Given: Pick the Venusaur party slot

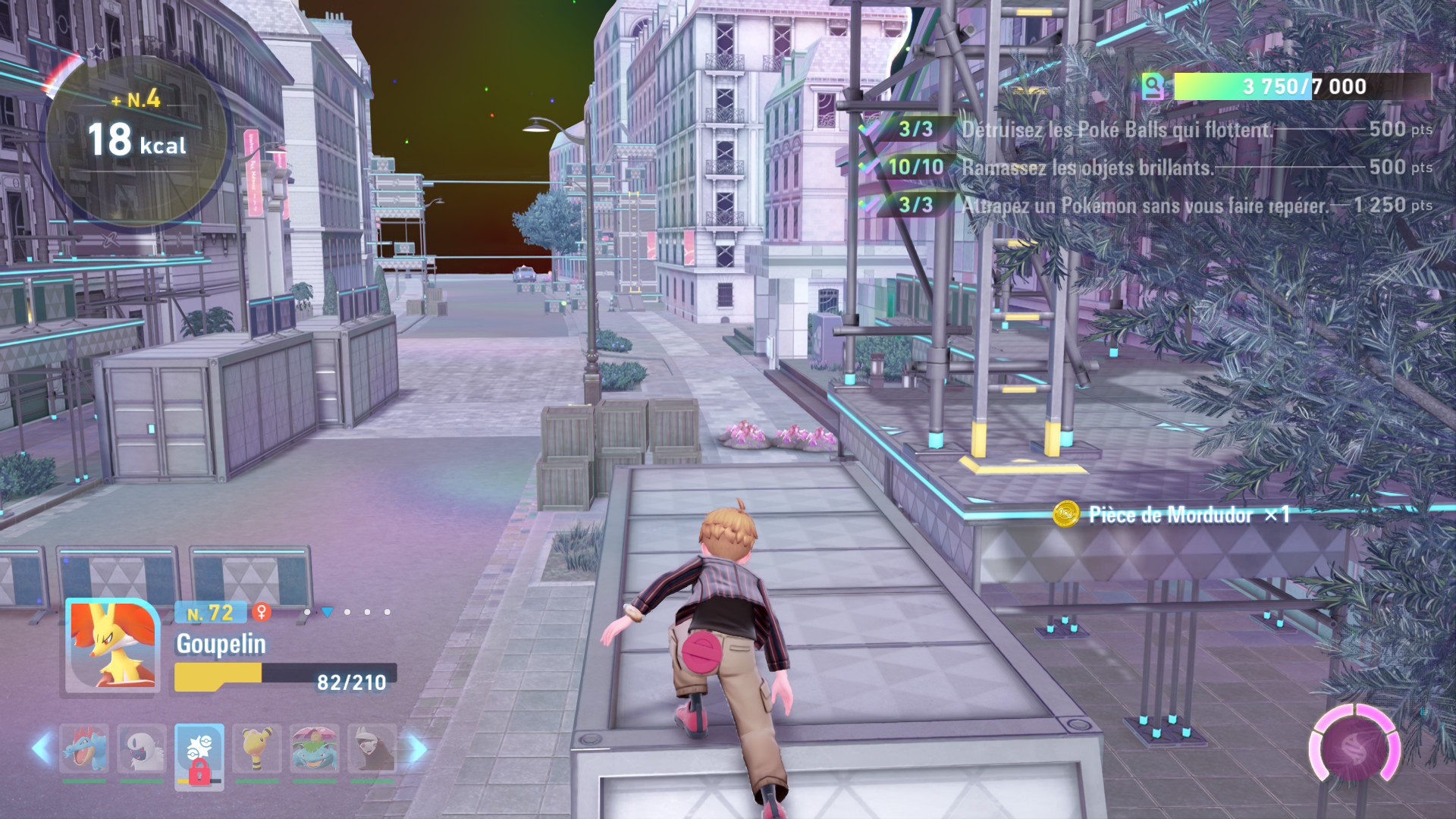Looking at the screenshot, I should click(x=315, y=749).
